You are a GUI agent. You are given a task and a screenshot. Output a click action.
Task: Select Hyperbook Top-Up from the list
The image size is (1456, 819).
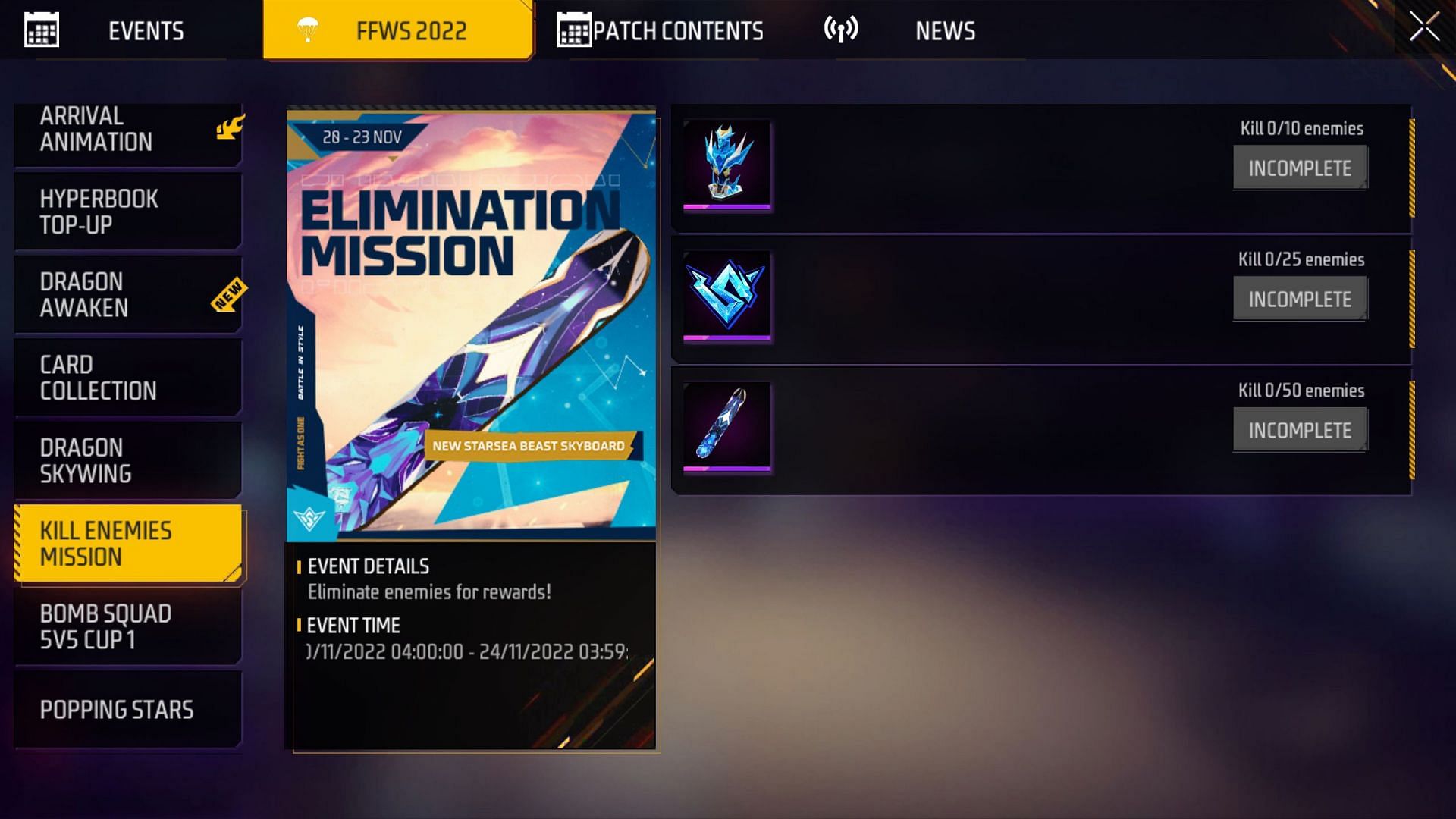127,212
